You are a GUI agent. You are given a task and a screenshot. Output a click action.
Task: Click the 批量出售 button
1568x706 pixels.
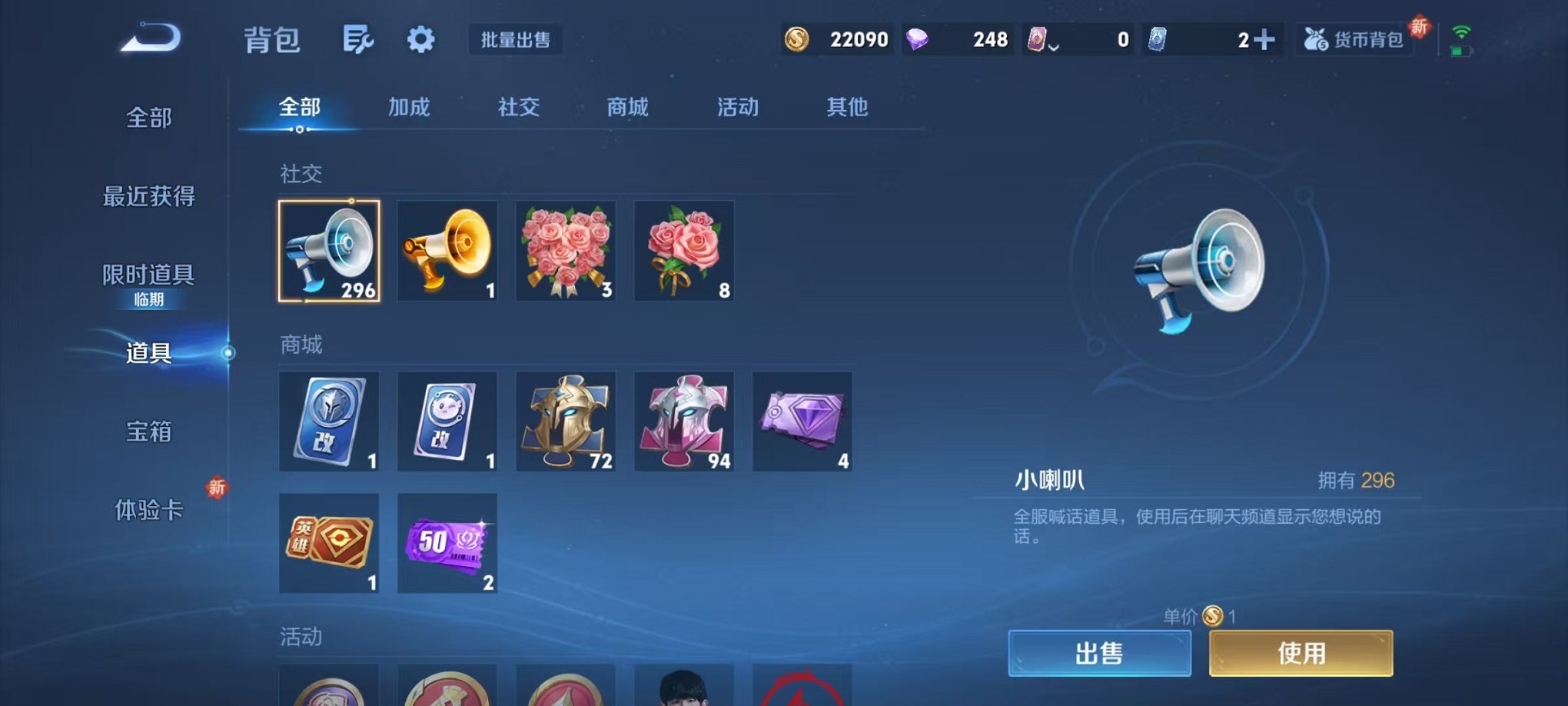coord(515,39)
